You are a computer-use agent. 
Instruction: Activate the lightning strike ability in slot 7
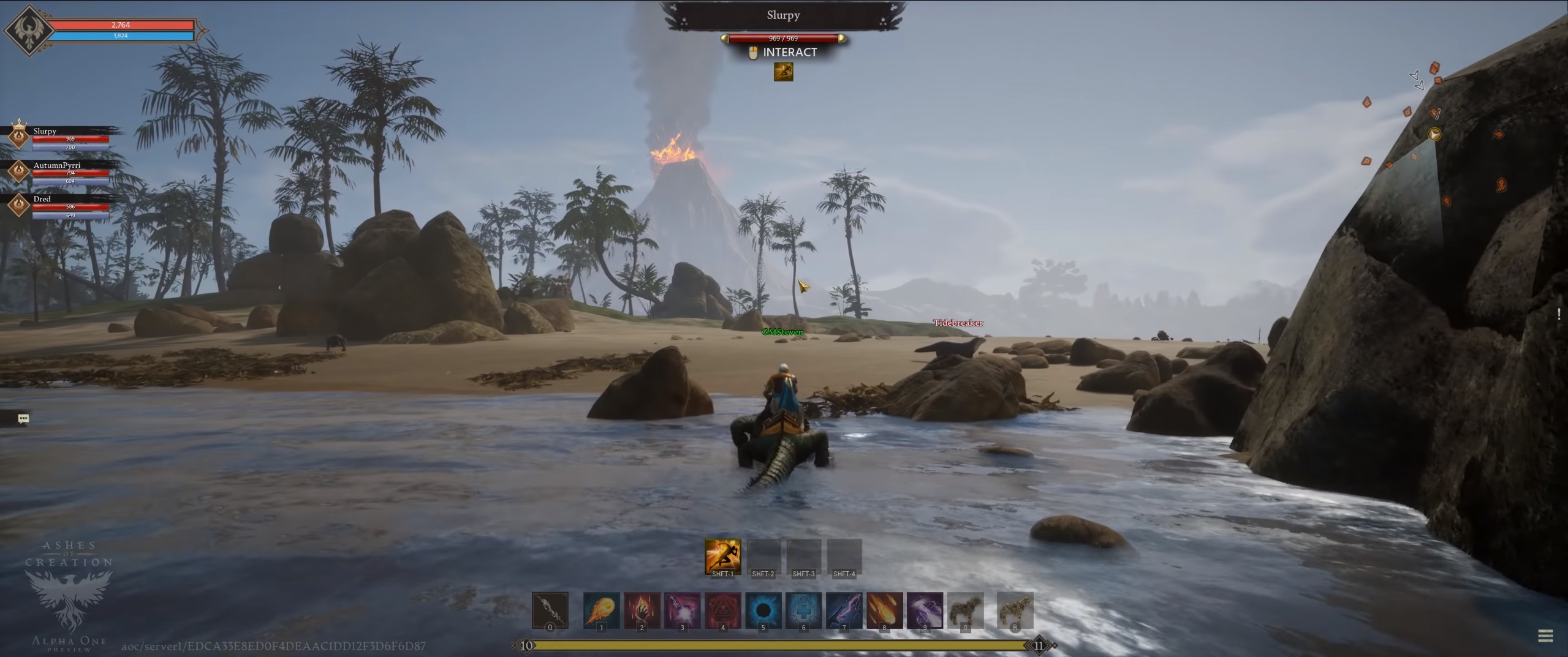(x=844, y=609)
